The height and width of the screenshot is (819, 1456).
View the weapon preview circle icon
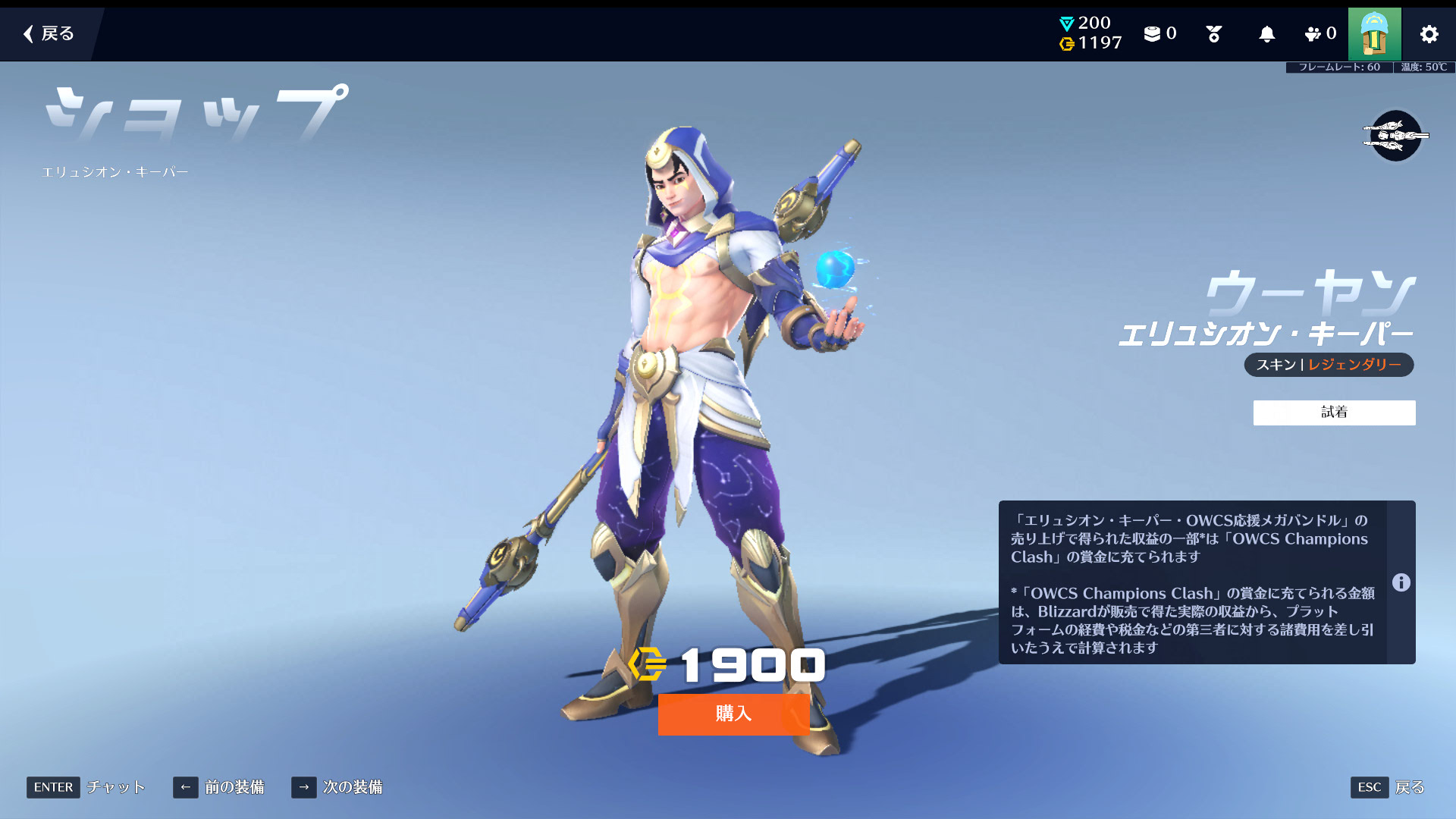tap(1395, 136)
